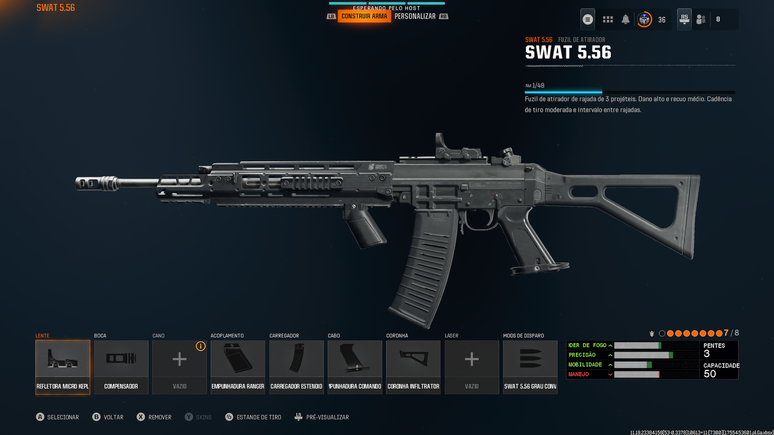Open the Carregador Estendido magazine slot
The image size is (774, 435).
point(296,366)
